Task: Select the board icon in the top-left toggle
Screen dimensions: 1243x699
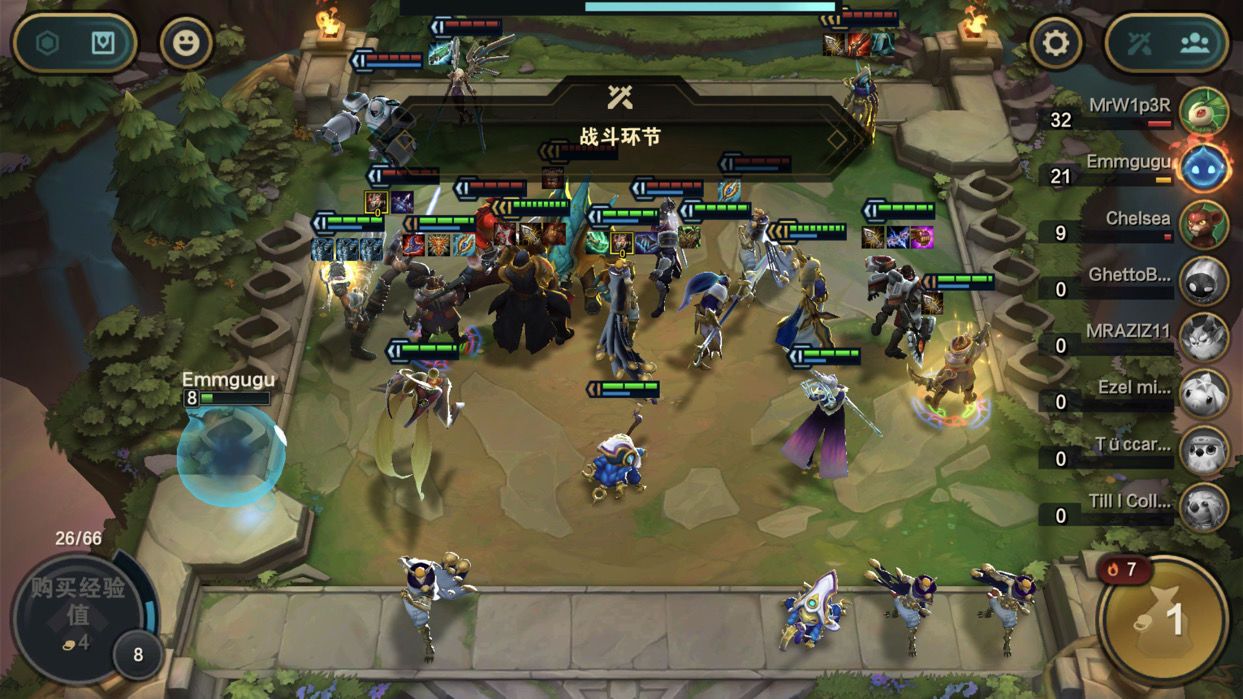Action: [x=103, y=43]
